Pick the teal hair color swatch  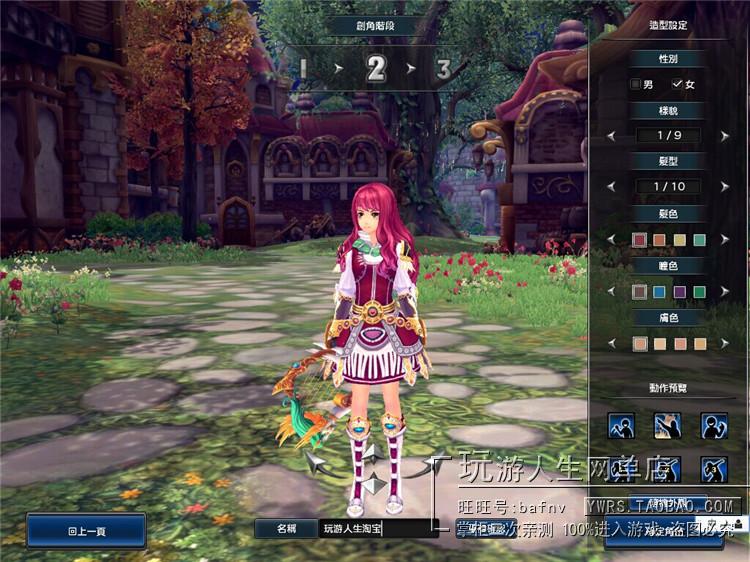click(x=700, y=239)
